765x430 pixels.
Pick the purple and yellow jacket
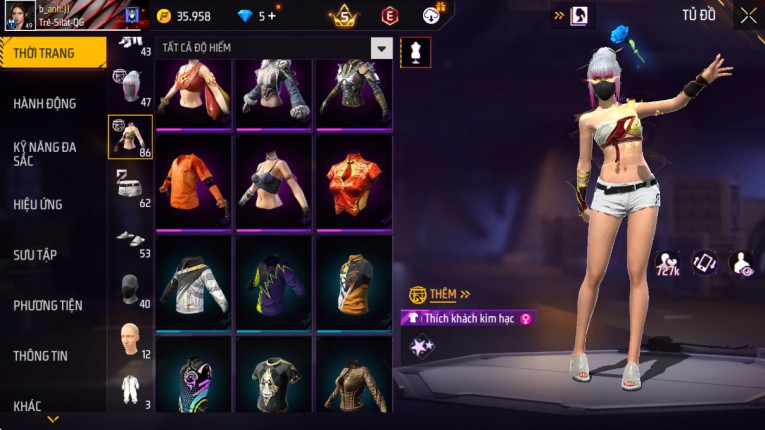click(274, 282)
